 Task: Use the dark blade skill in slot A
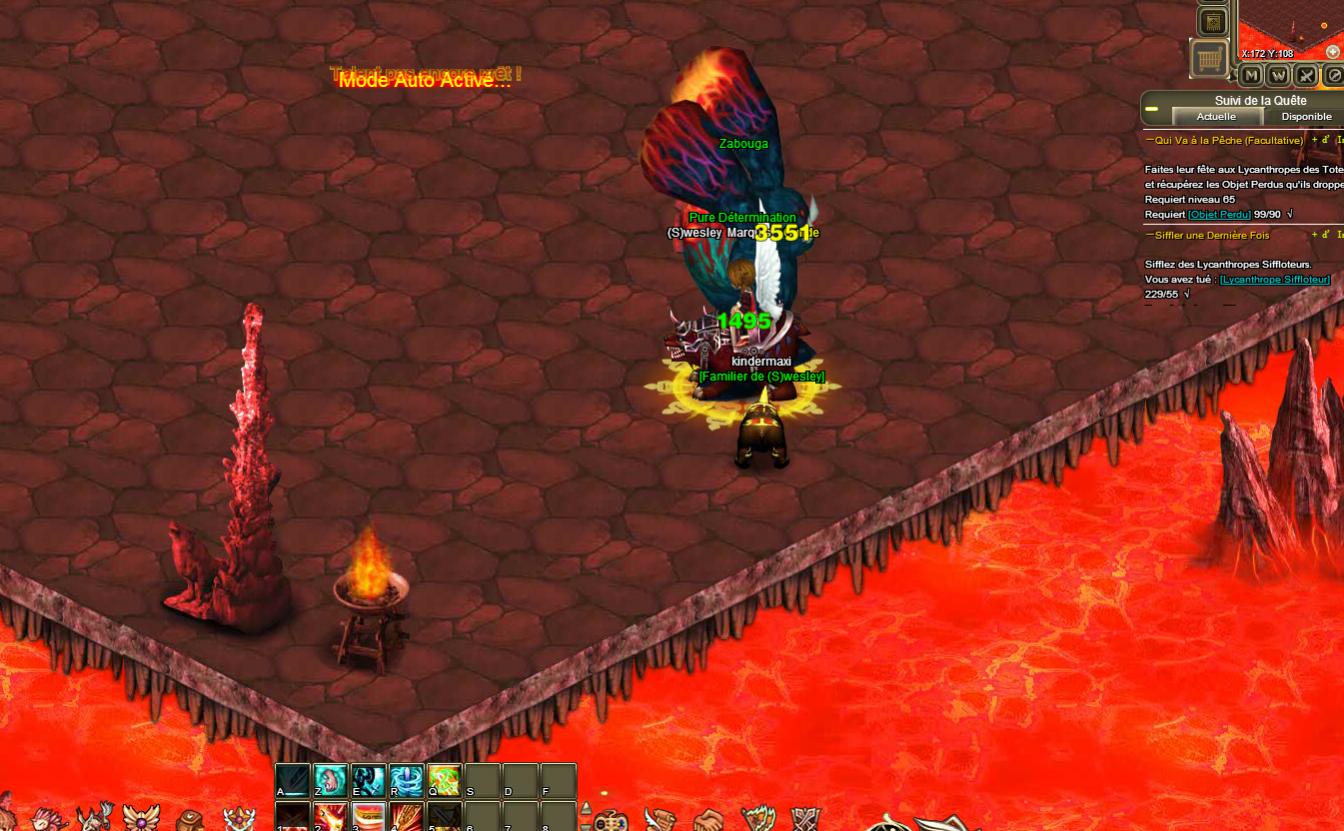coord(292,780)
